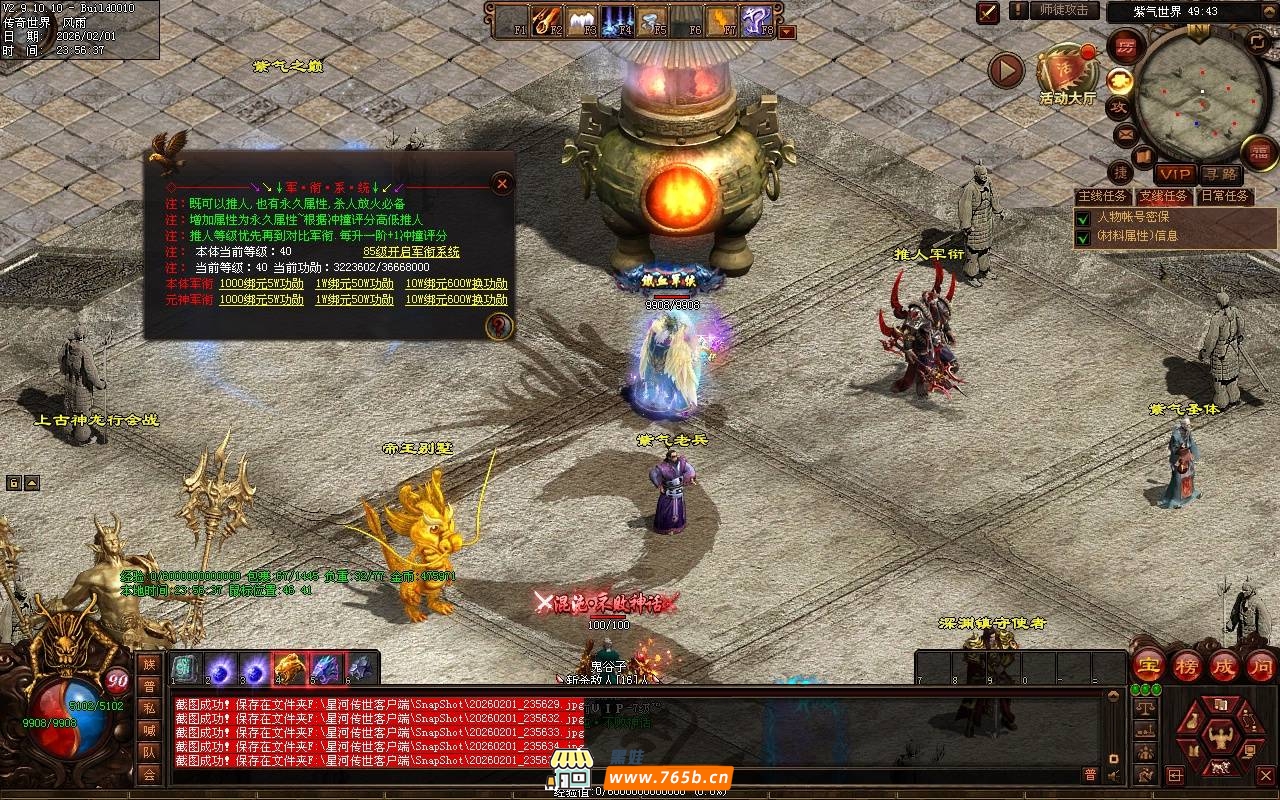Open the 宝 treasure round button
Image resolution: width=1280 pixels, height=800 pixels.
pos(1147,666)
